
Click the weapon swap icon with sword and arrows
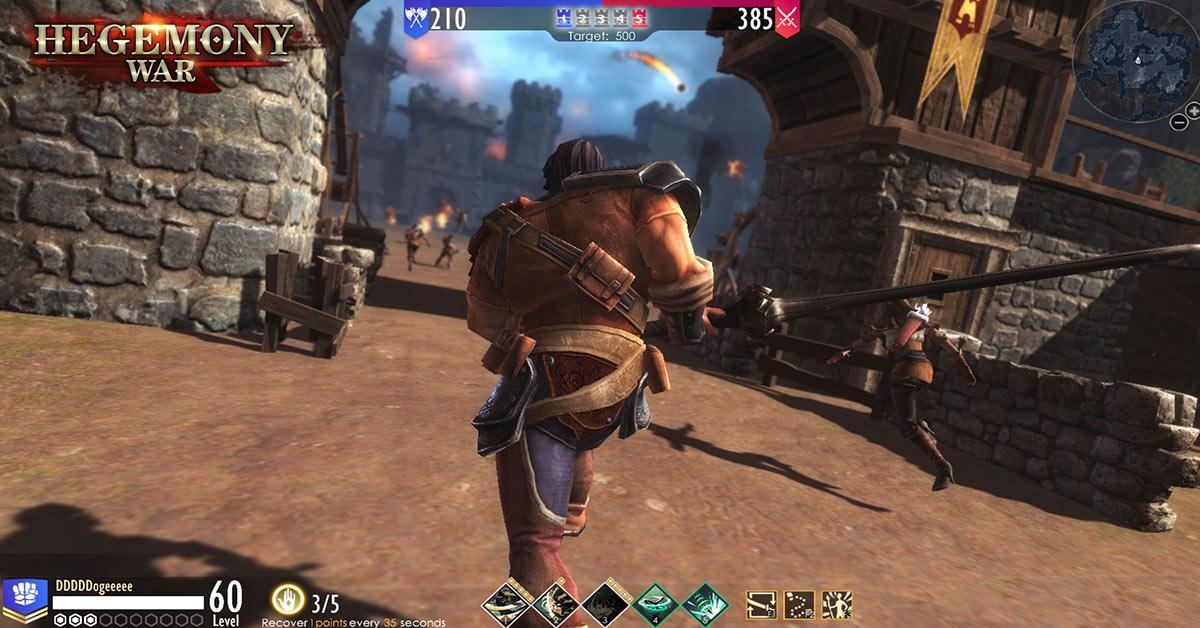762,604
